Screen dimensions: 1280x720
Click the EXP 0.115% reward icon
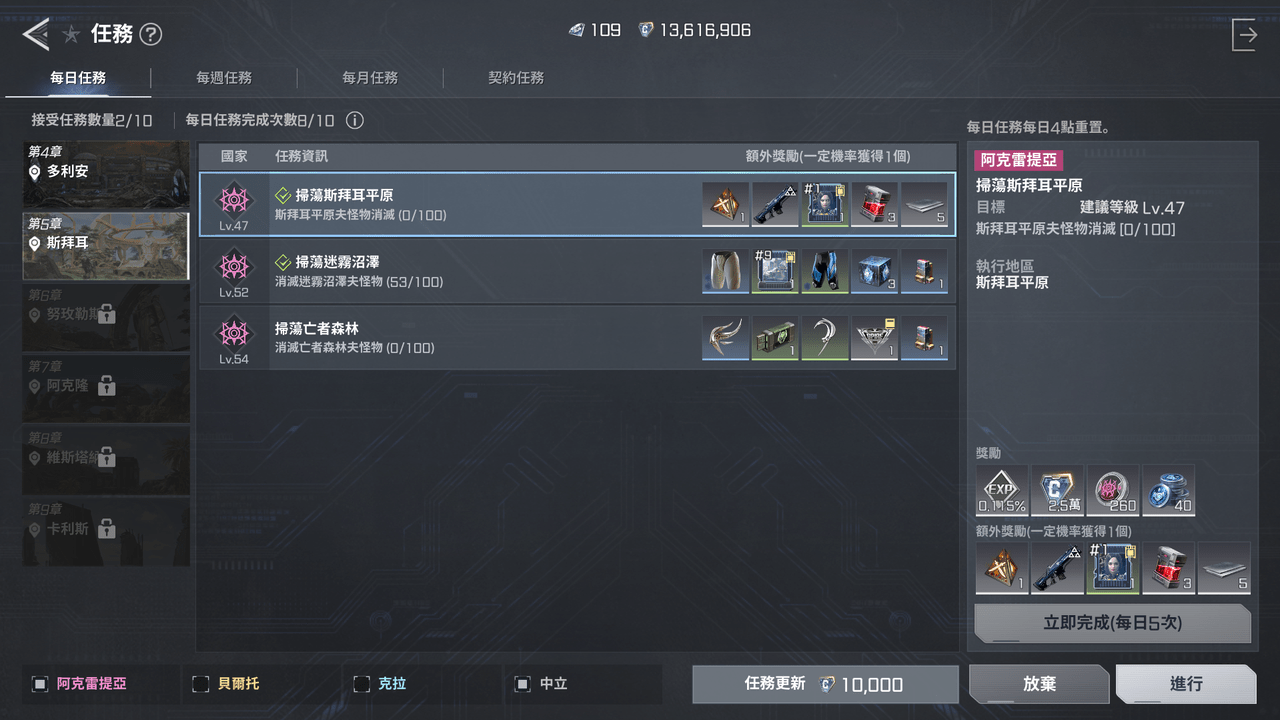tap(1002, 490)
